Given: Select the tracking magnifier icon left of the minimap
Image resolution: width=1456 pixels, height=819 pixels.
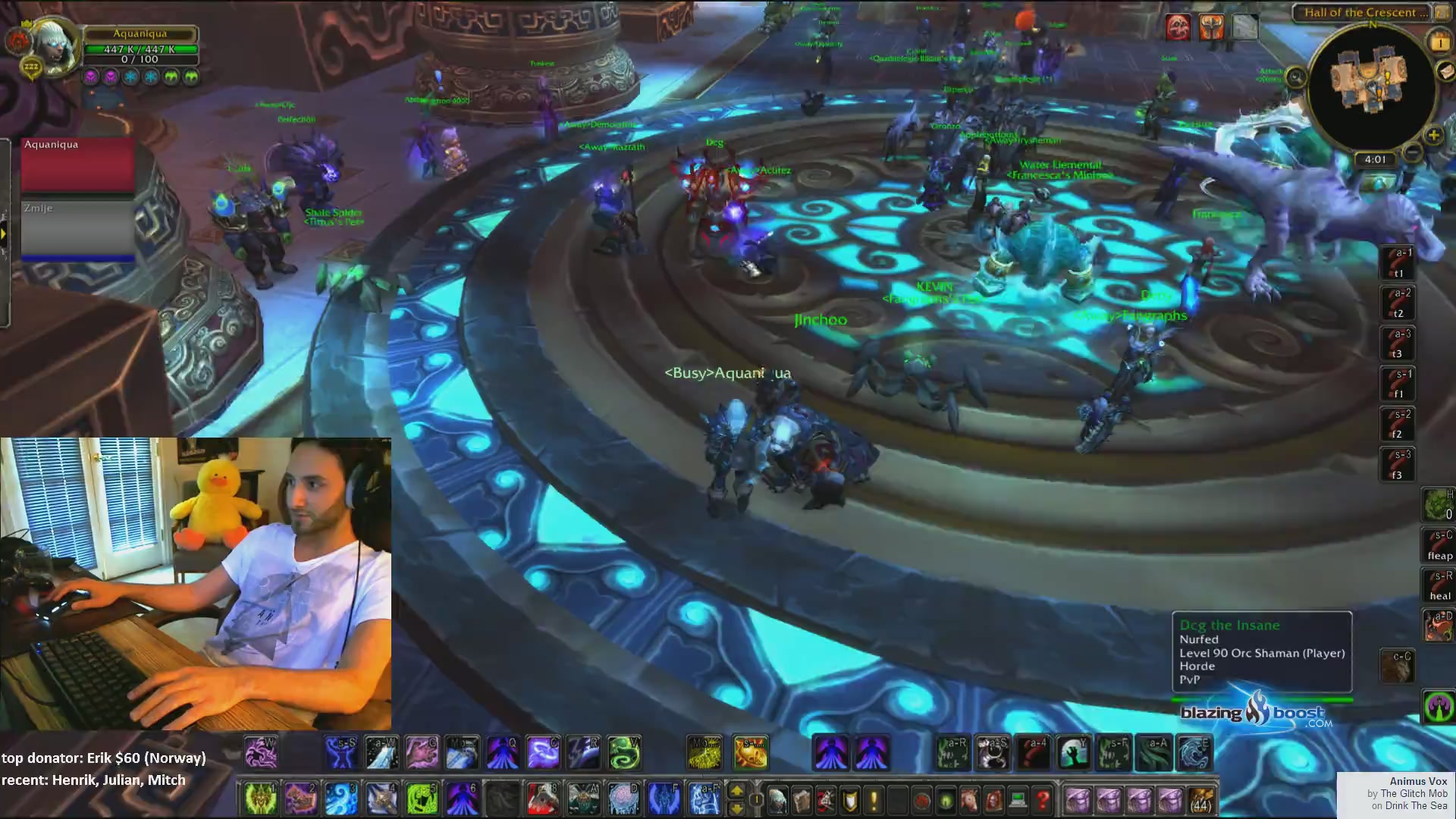Looking at the screenshot, I should coord(1296,77).
